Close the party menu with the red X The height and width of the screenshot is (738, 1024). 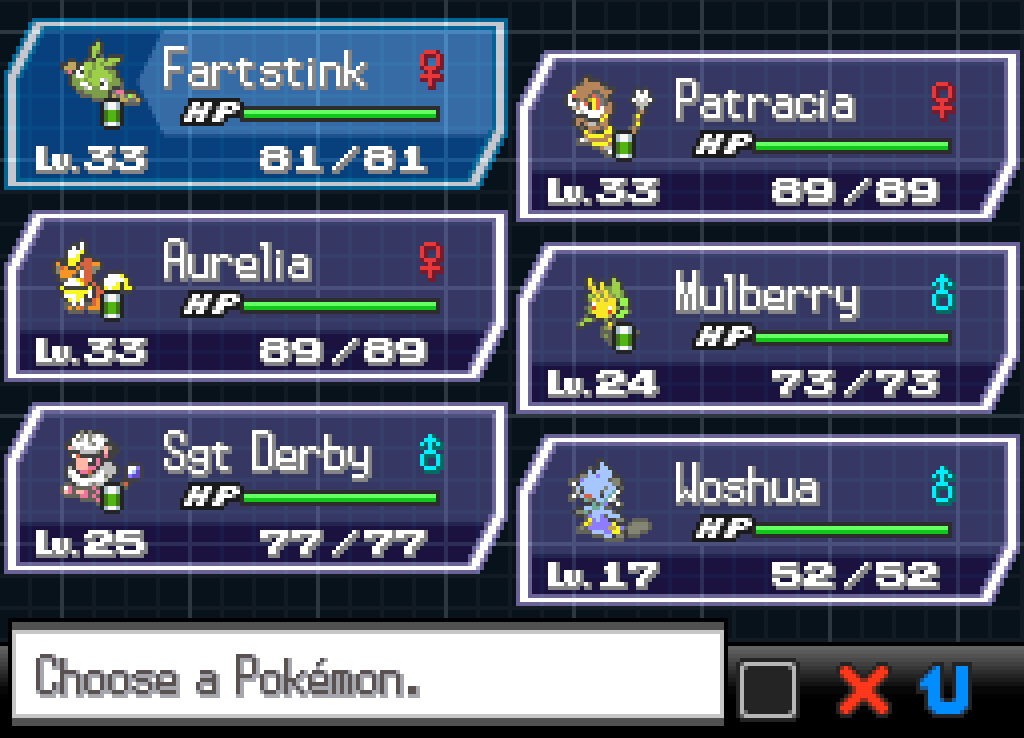coord(864,688)
